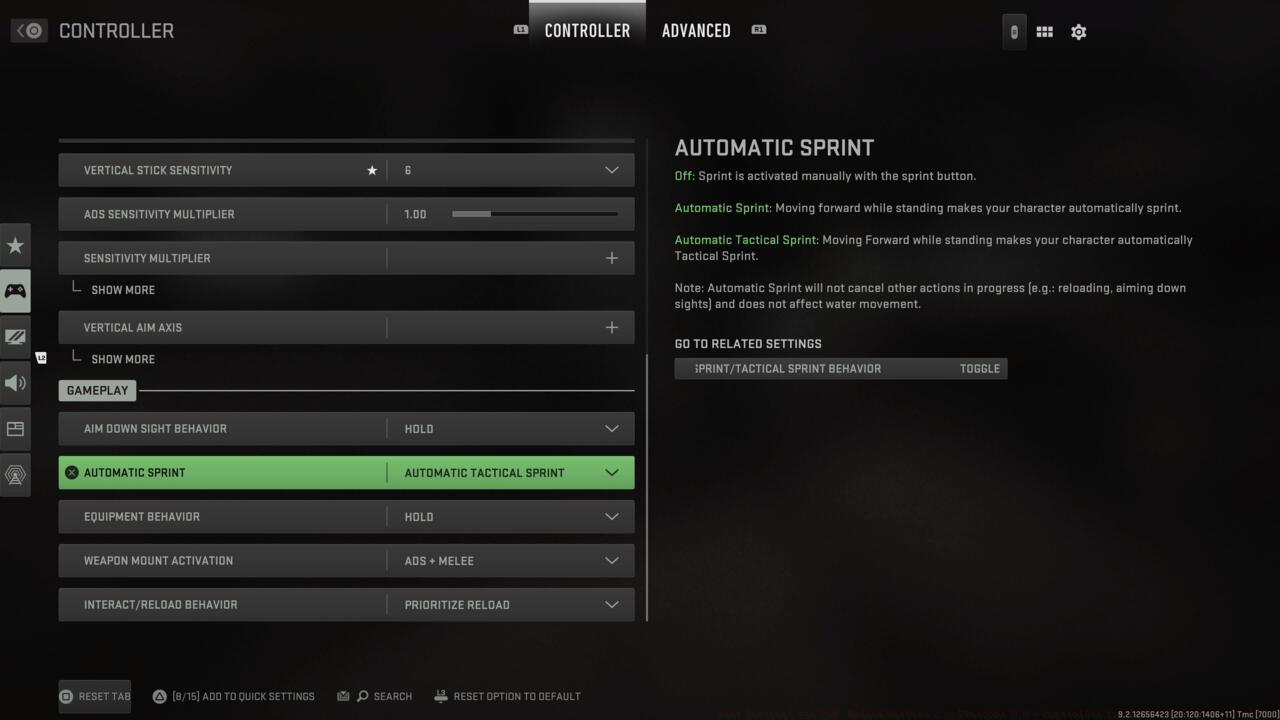The height and width of the screenshot is (720, 1280).
Task: Open the settings gear in the top right
Action: click(1078, 31)
